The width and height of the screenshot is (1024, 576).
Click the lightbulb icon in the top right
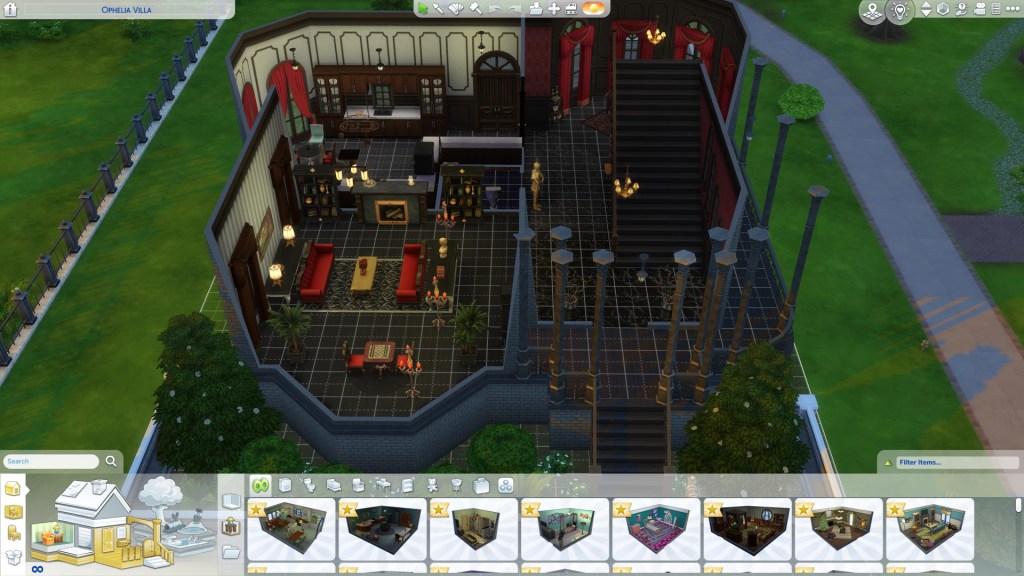(901, 11)
